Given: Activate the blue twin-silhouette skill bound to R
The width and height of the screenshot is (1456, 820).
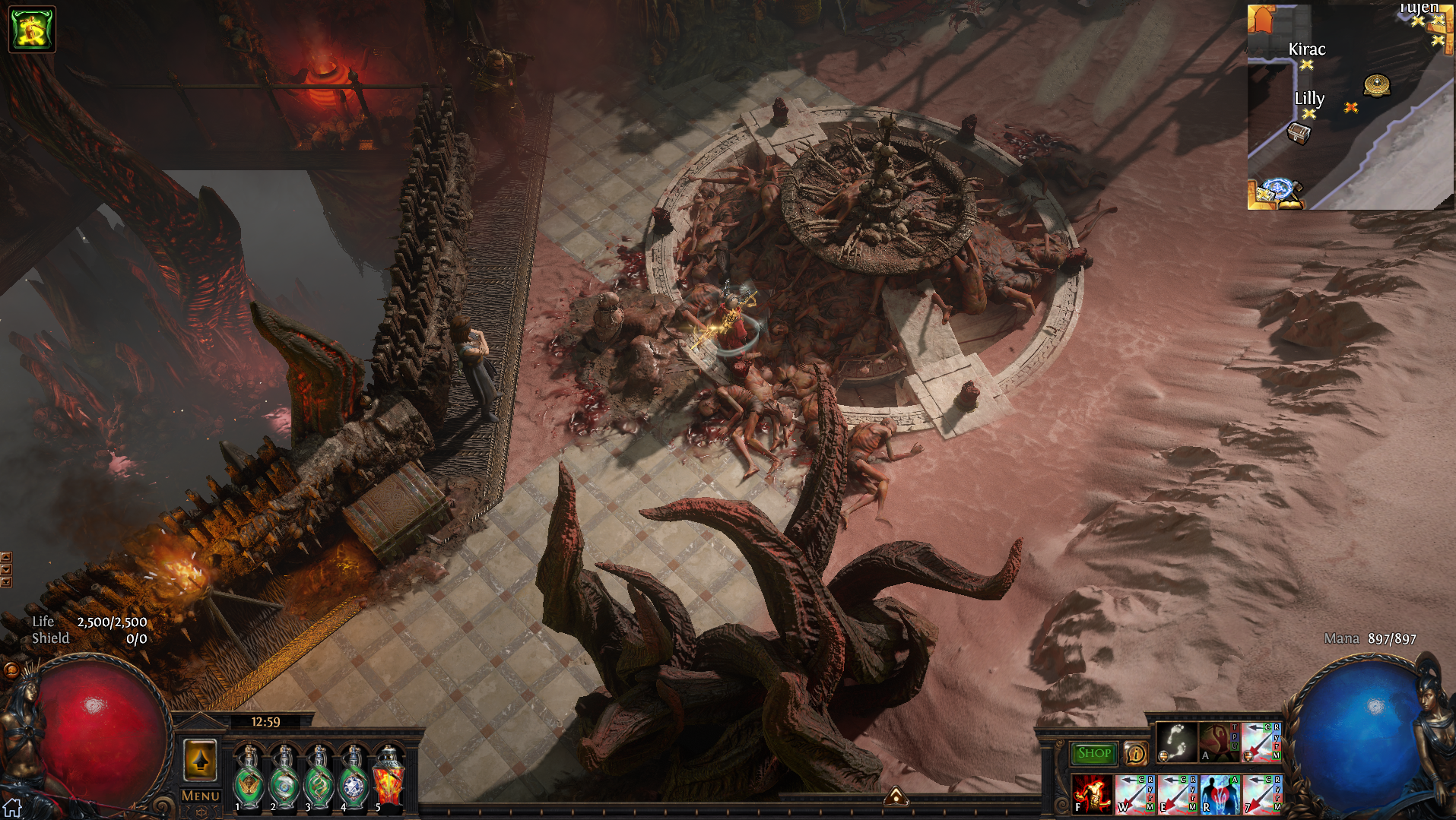Looking at the screenshot, I should (1219, 793).
